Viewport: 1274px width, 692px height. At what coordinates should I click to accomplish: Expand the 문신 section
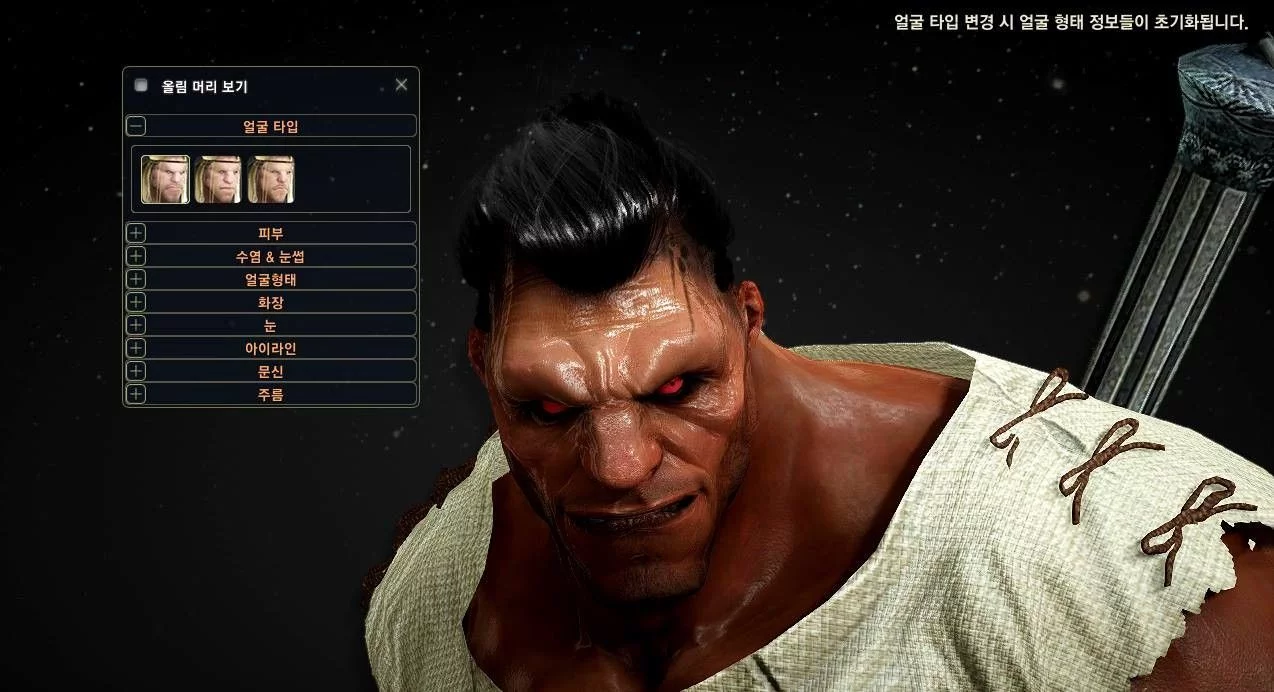point(136,371)
